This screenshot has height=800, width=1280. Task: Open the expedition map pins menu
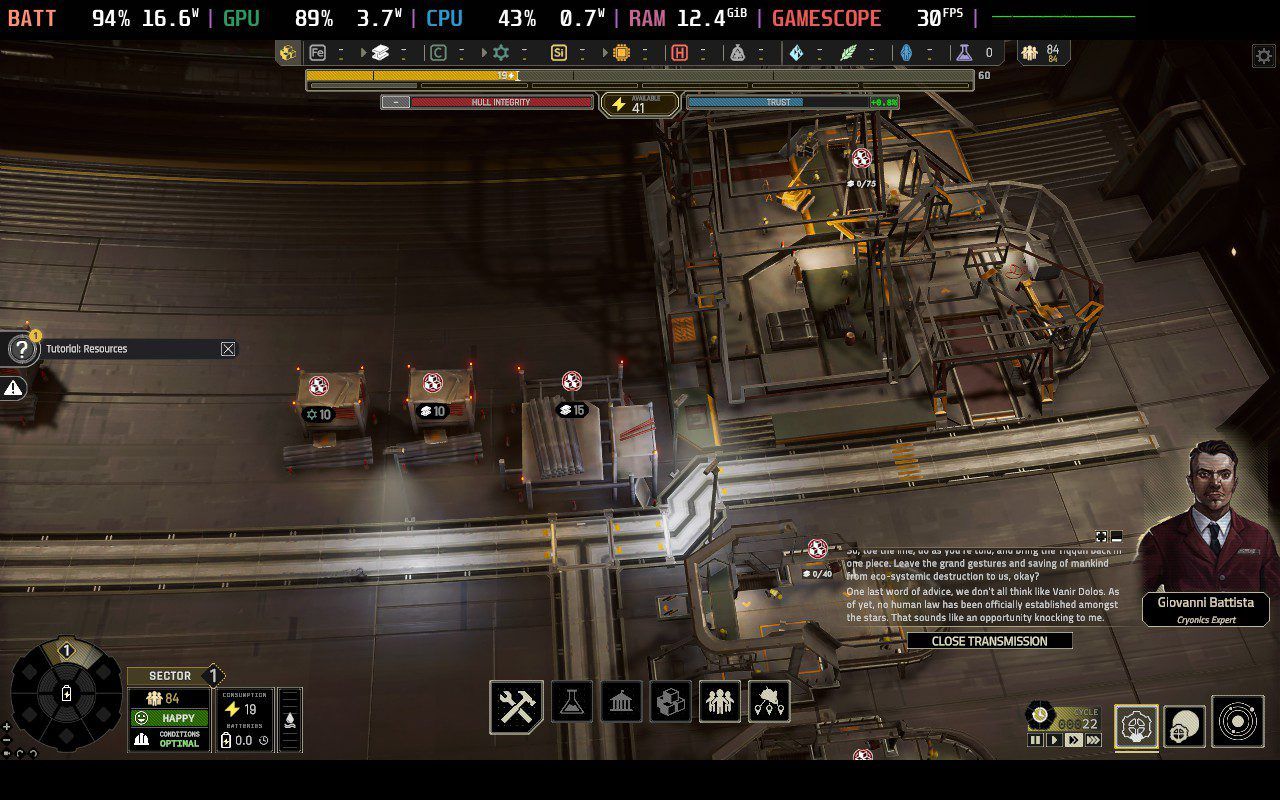click(x=768, y=702)
